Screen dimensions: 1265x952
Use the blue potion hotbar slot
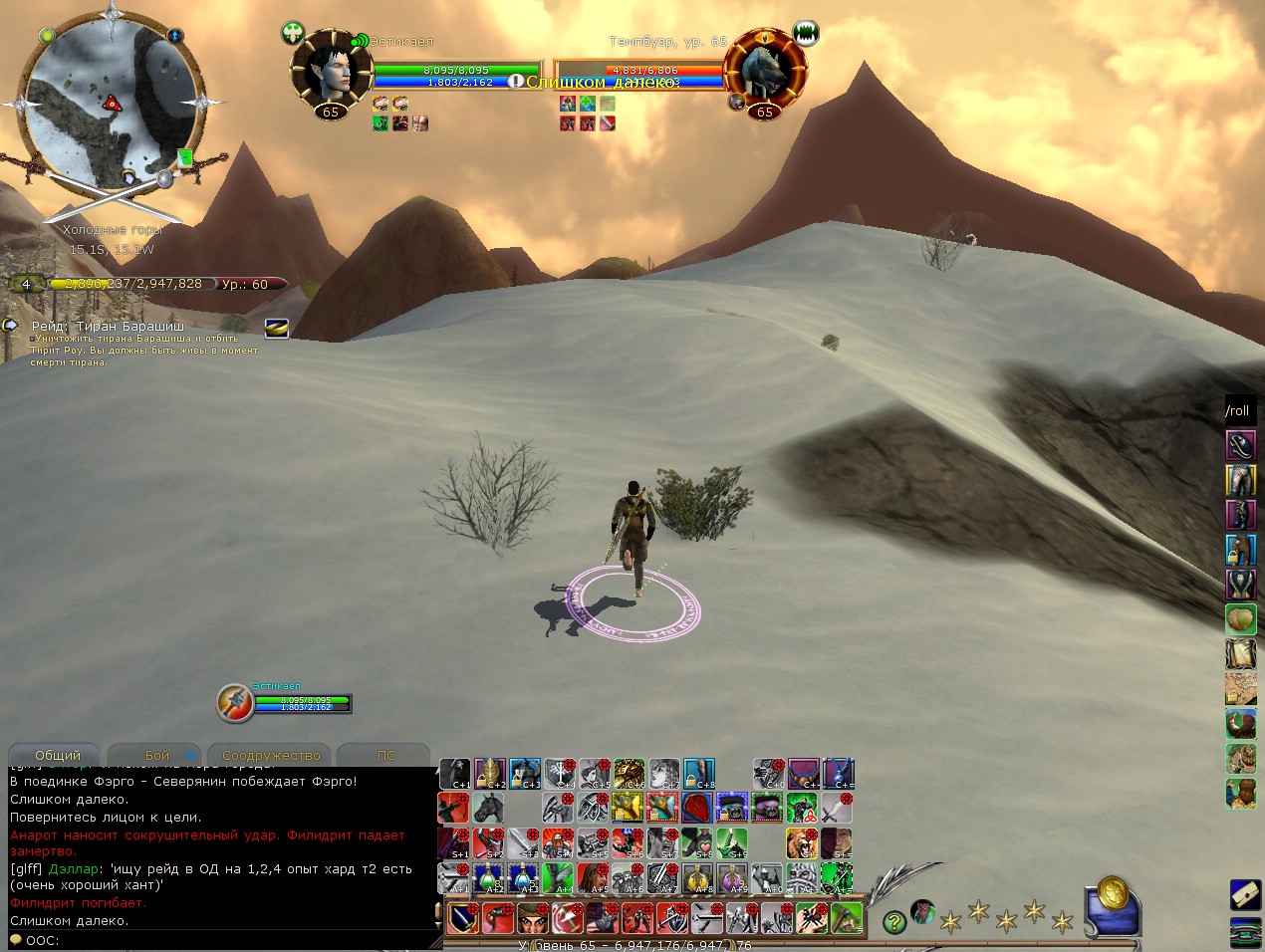pyautogui.click(x=524, y=878)
